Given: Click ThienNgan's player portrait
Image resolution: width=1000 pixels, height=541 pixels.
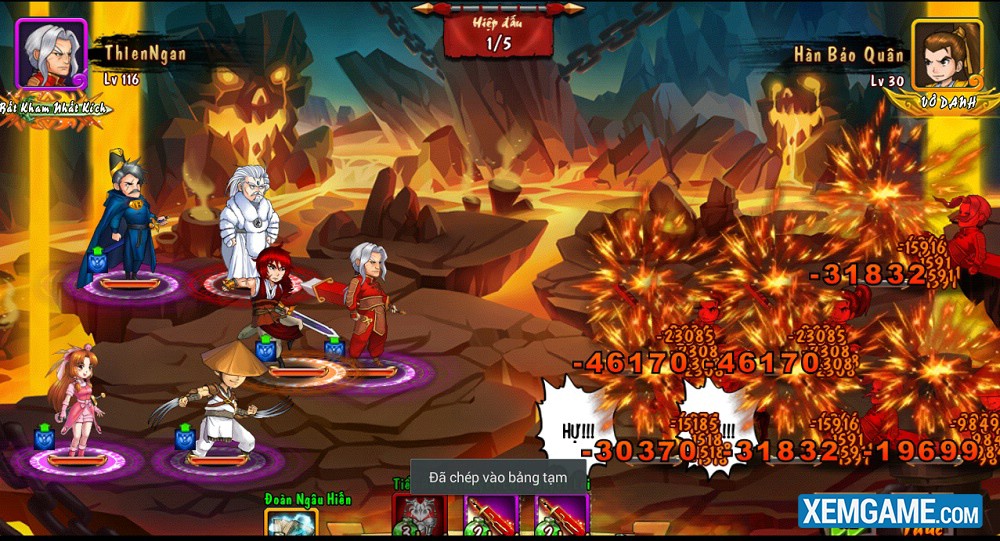Looking at the screenshot, I should (x=51, y=53).
